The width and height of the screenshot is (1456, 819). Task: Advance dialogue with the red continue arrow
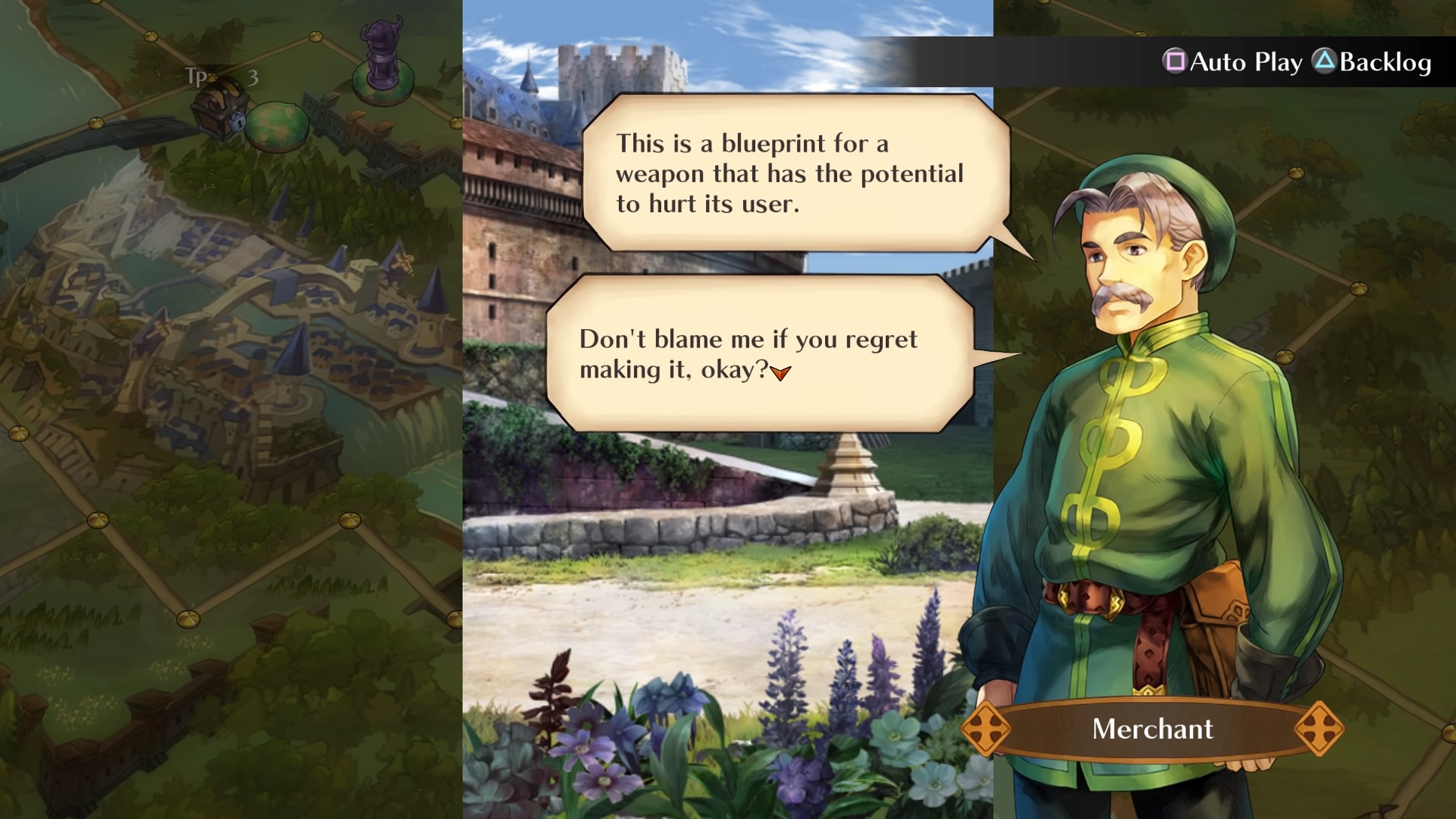[x=780, y=372]
